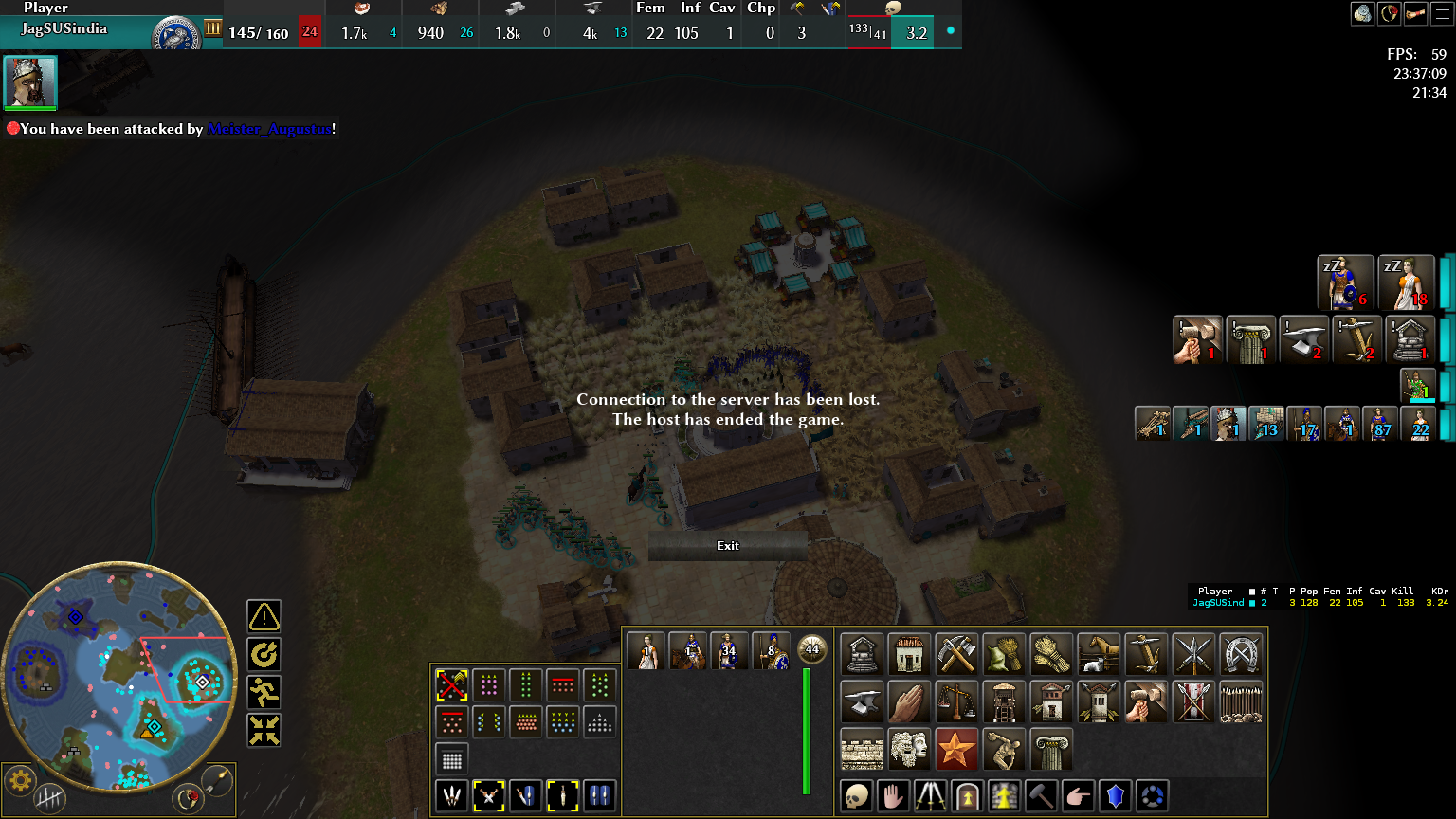
Task: Activate the open hand stop command
Action: 893,796
